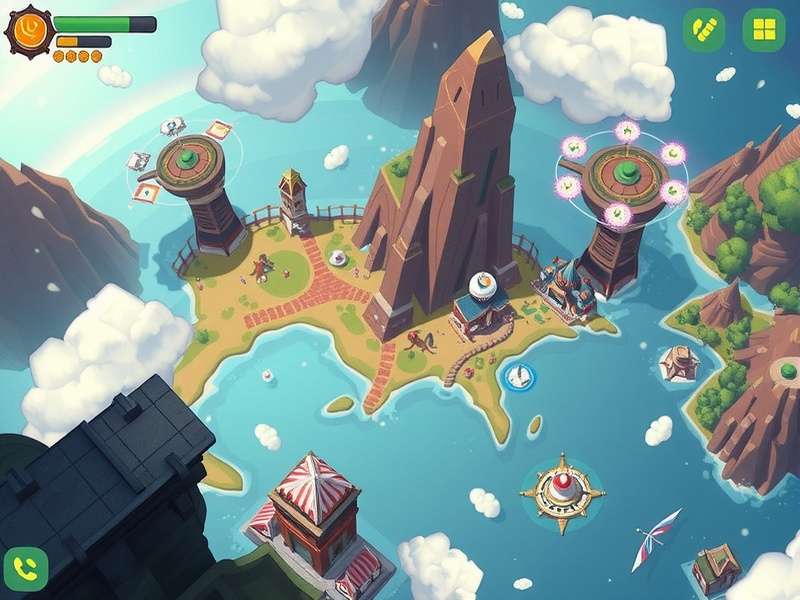800x600 pixels.
Task: Open the yellow four-square grid menu
Action: point(764,30)
